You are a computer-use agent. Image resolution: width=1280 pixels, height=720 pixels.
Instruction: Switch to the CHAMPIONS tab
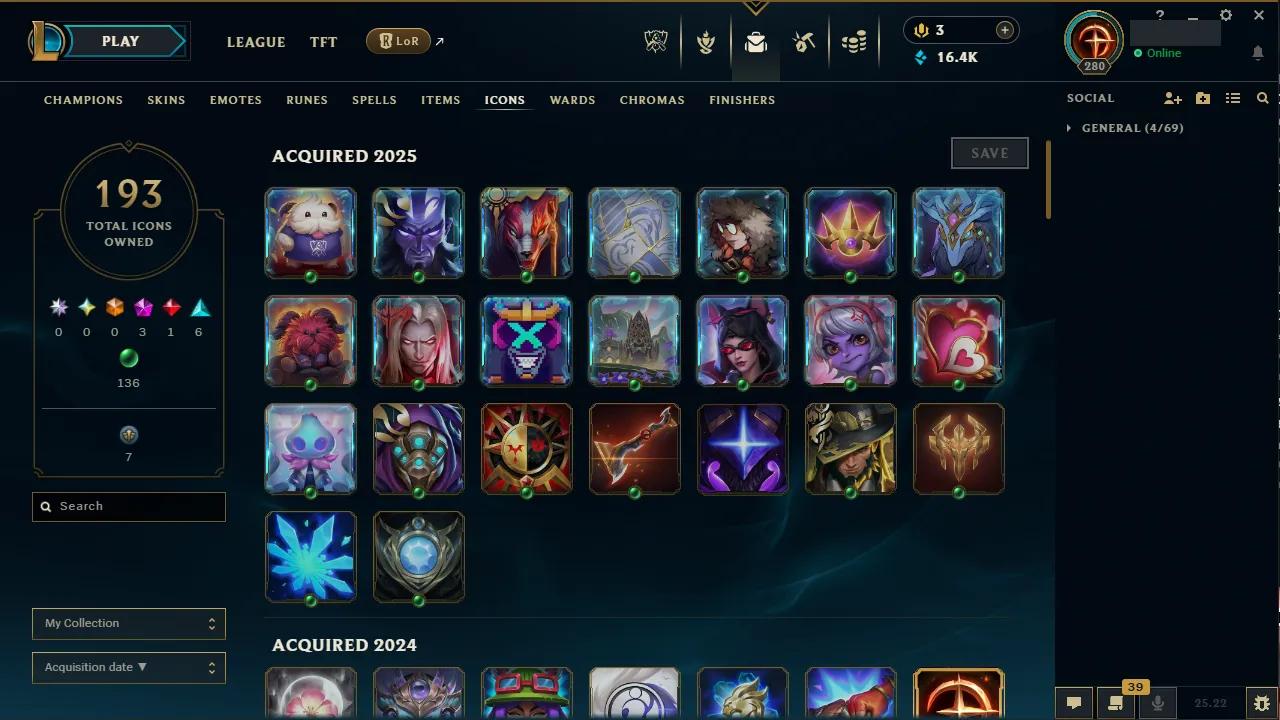[83, 100]
